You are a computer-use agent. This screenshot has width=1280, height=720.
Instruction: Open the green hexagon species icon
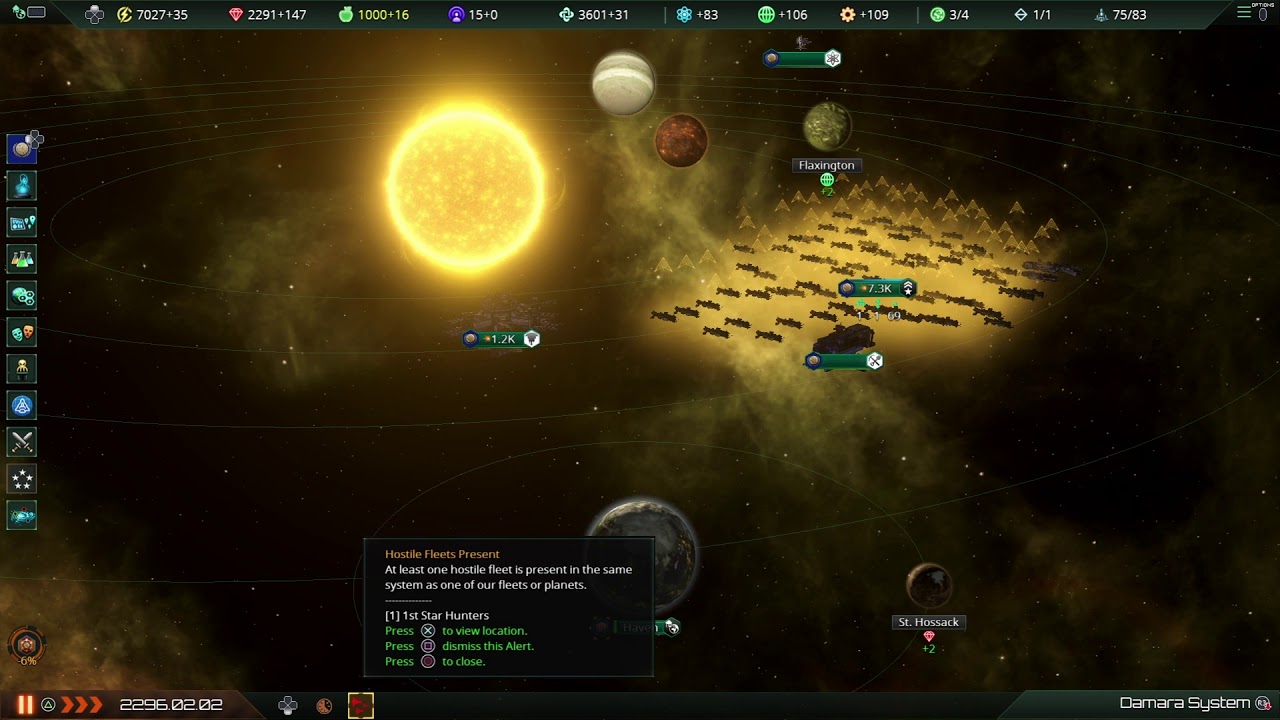click(22, 295)
